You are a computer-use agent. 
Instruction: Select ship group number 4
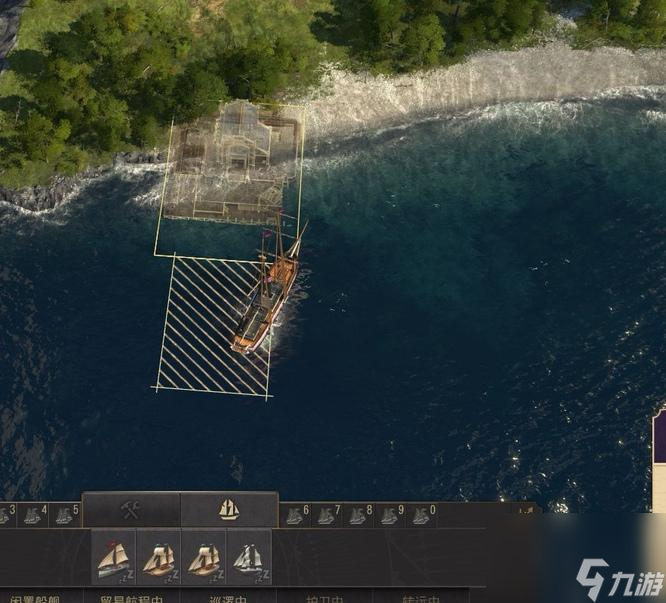[33, 515]
